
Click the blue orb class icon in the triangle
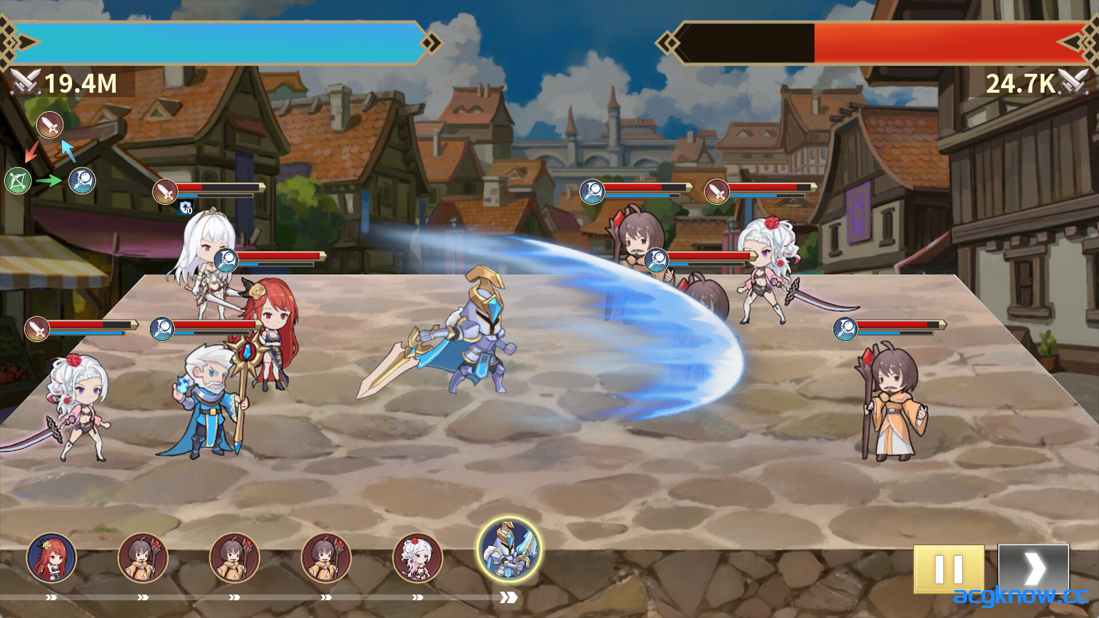tap(82, 181)
